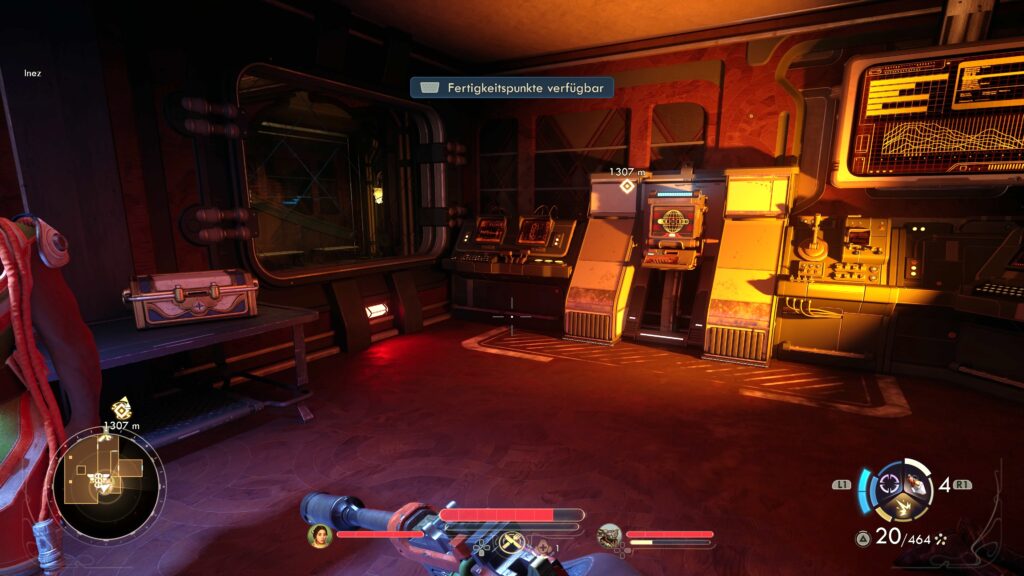Select the female companion portrait
This screenshot has height=576, width=1024.
pos(320,535)
